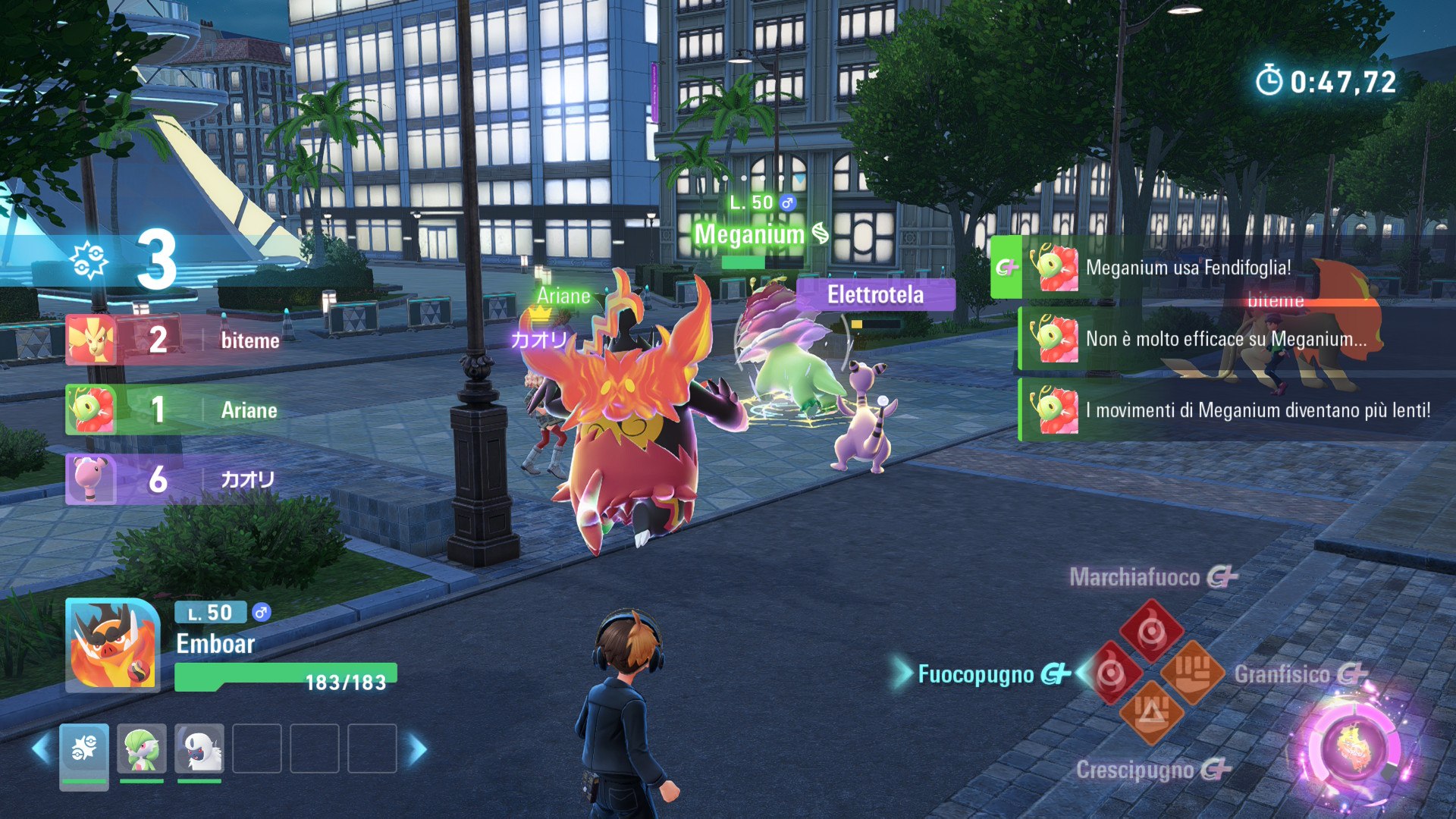The image size is (1456, 819).
Task: Use the Marchiafuoco move icon
Action: click(x=1151, y=631)
